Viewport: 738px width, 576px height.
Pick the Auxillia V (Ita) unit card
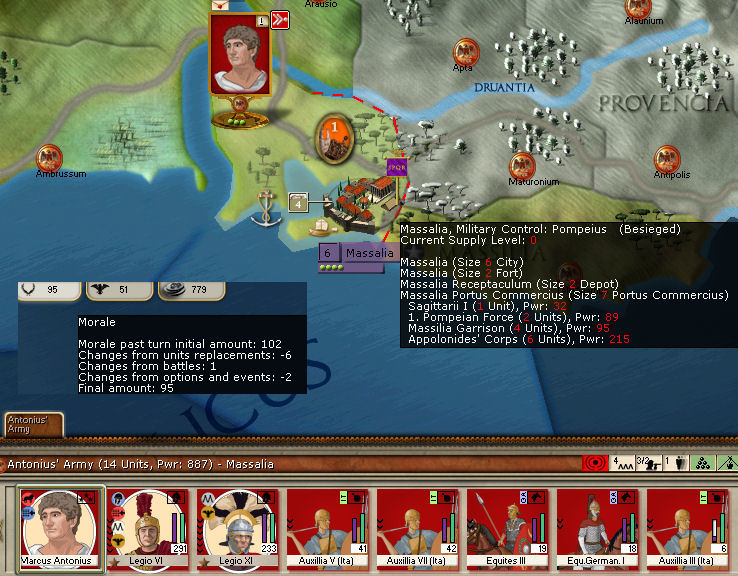[x=327, y=527]
